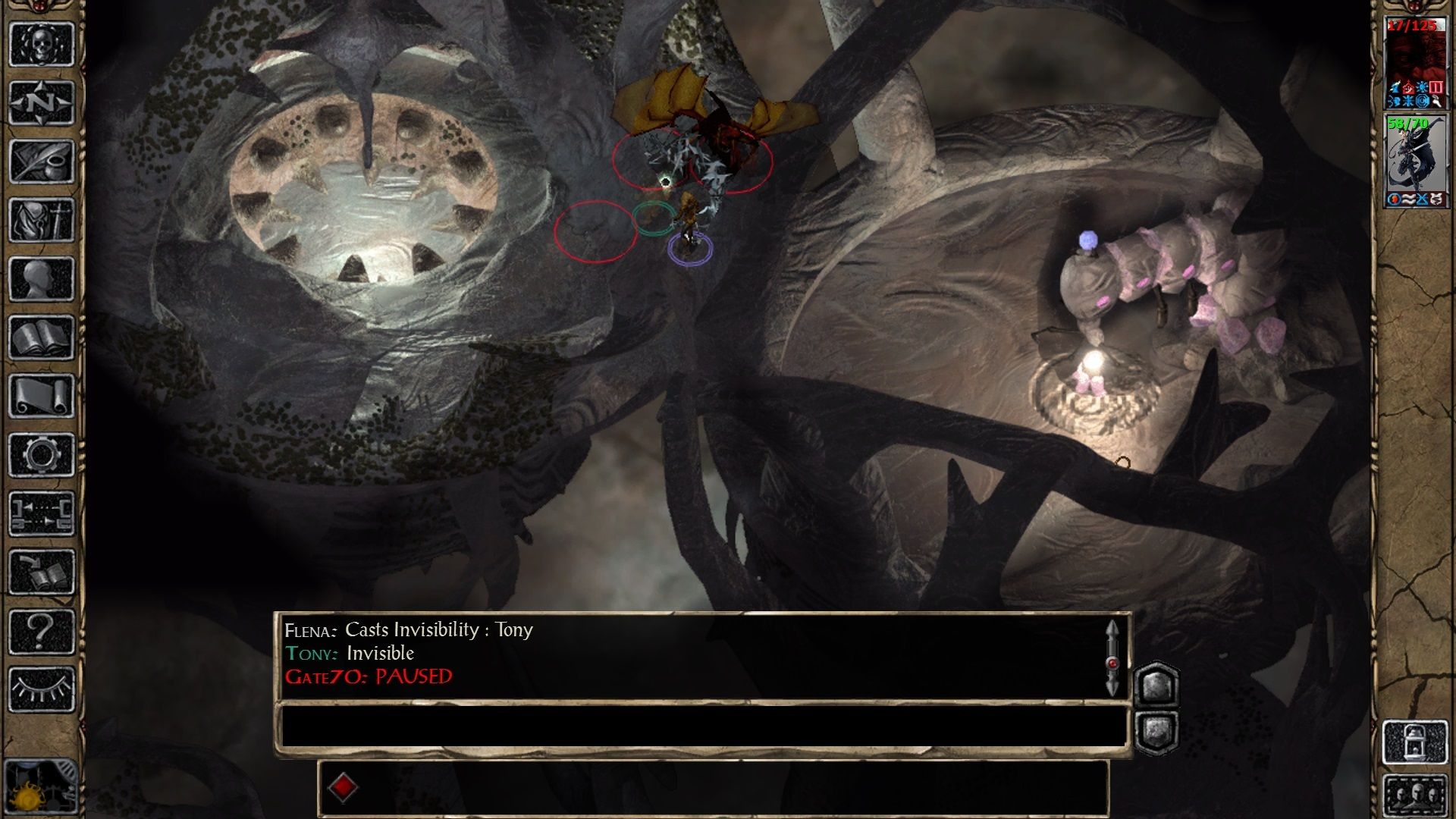Open the priest scroll button
The image size is (1456, 819).
[x=42, y=396]
